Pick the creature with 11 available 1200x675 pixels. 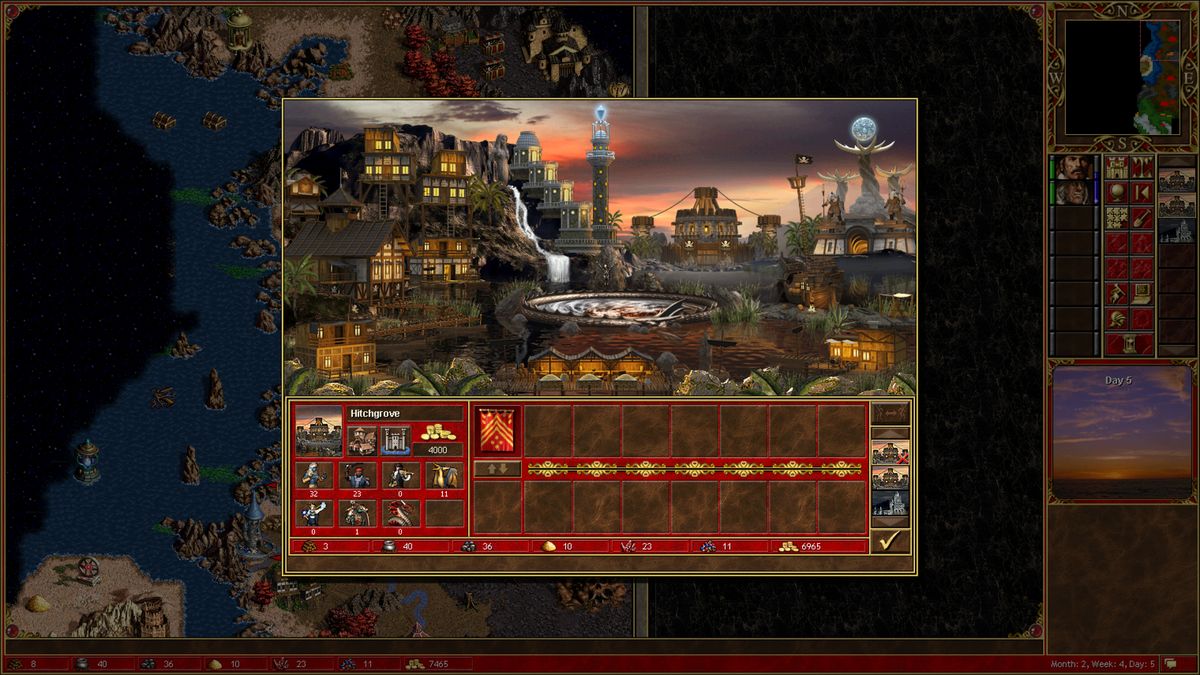pyautogui.click(x=443, y=476)
